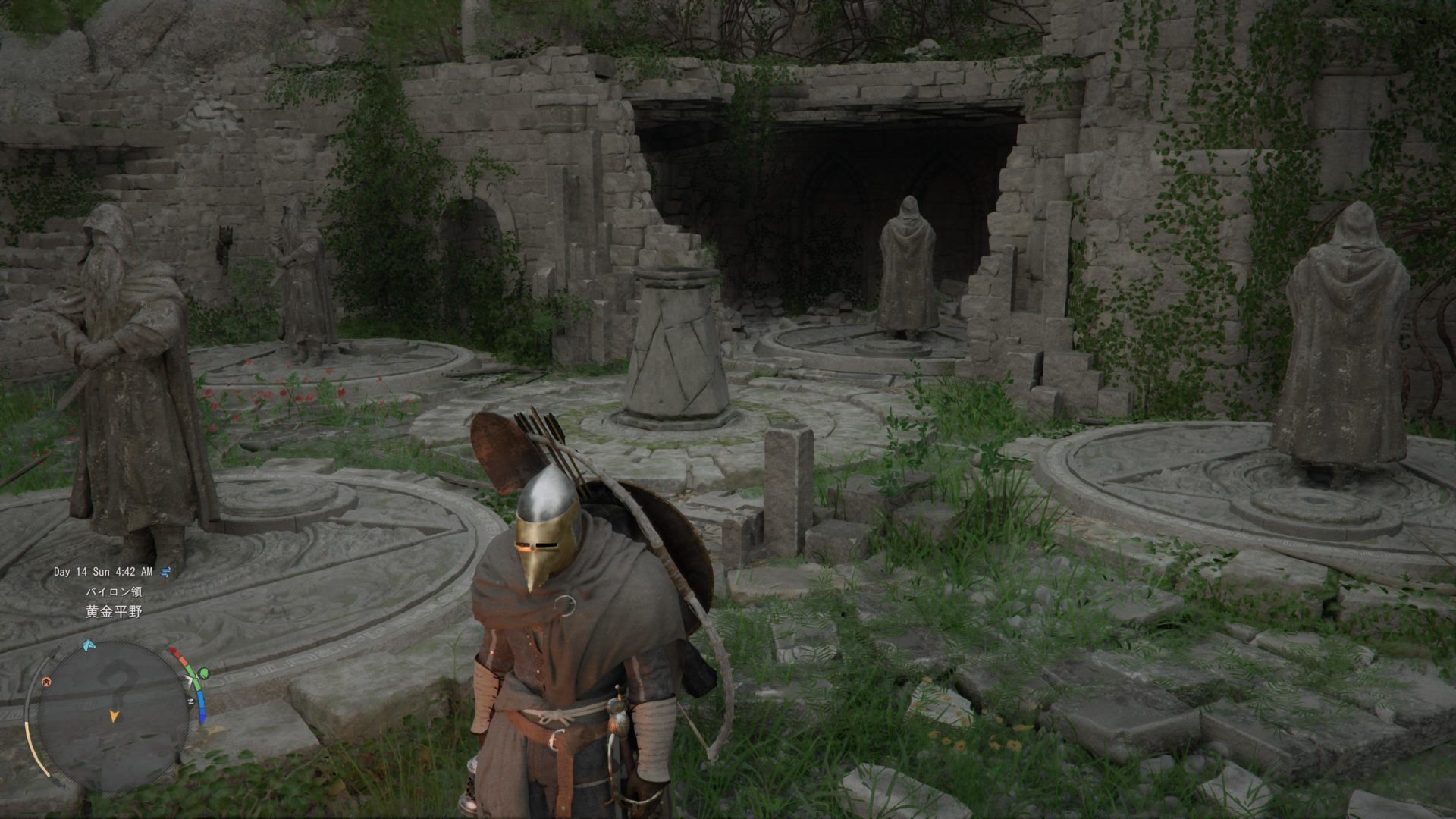Viewport: 1456px width, 819px height.
Task: Select the blue horse marker on minimap
Action: pos(89,645)
